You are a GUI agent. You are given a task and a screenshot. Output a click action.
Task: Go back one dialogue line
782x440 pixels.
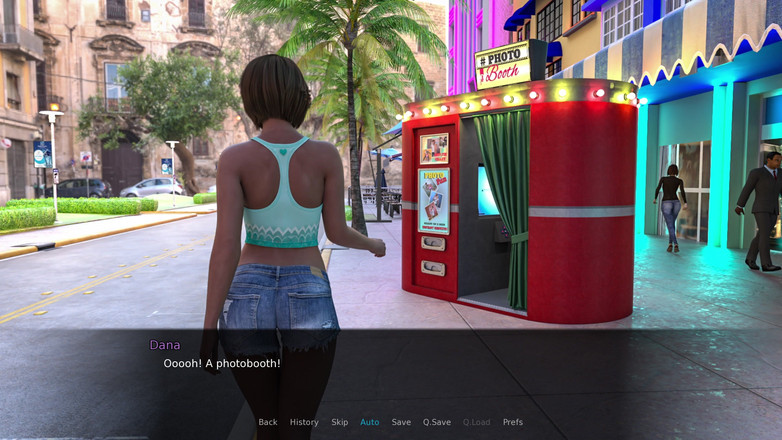268,422
